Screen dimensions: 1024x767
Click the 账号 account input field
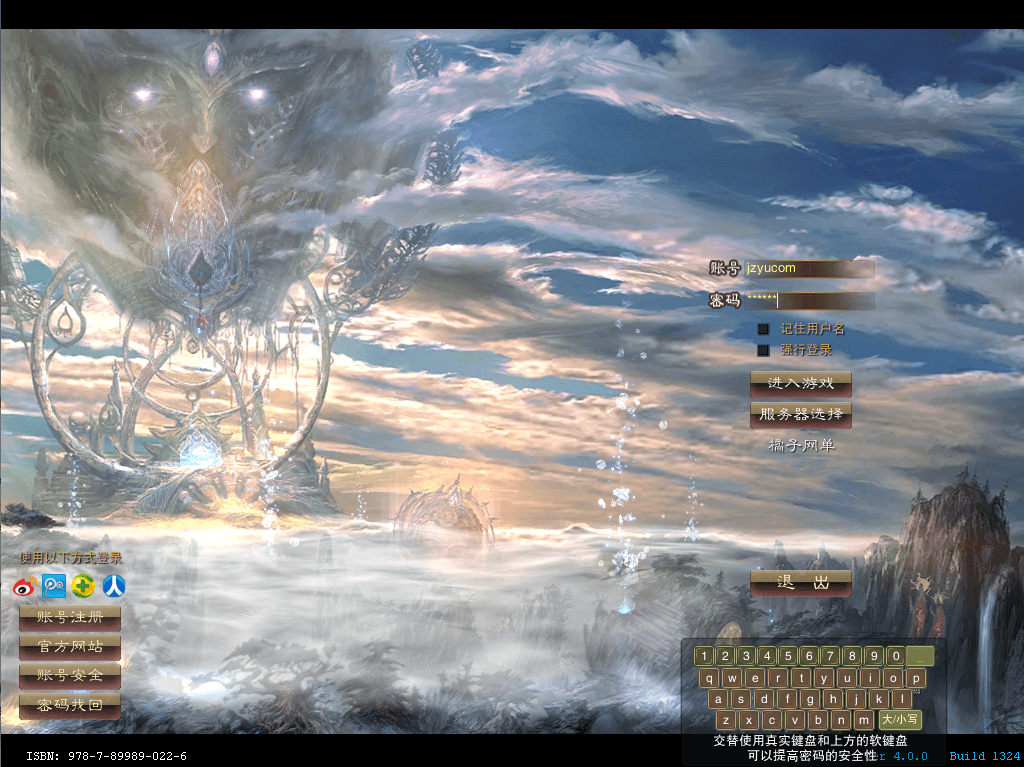tap(808, 268)
